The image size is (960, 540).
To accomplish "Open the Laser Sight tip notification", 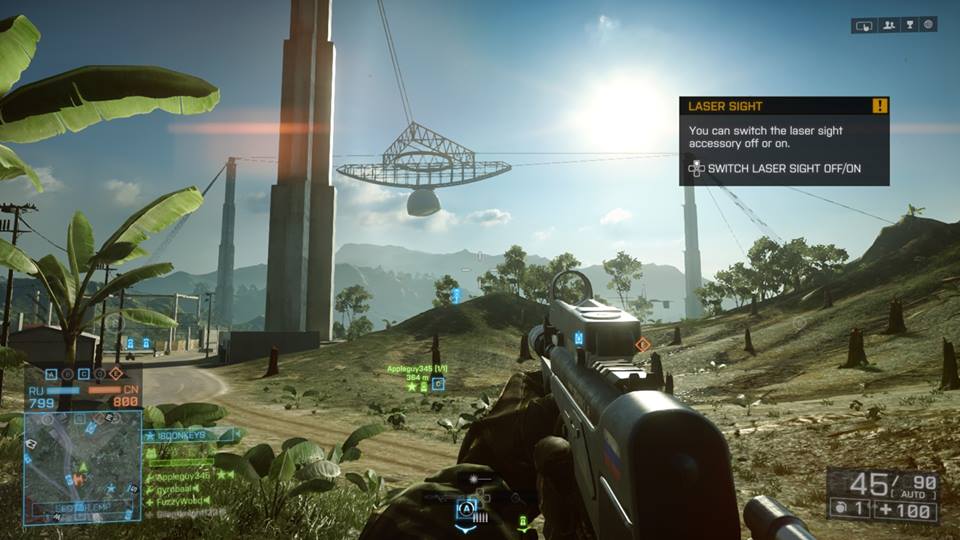I will 783,141.
